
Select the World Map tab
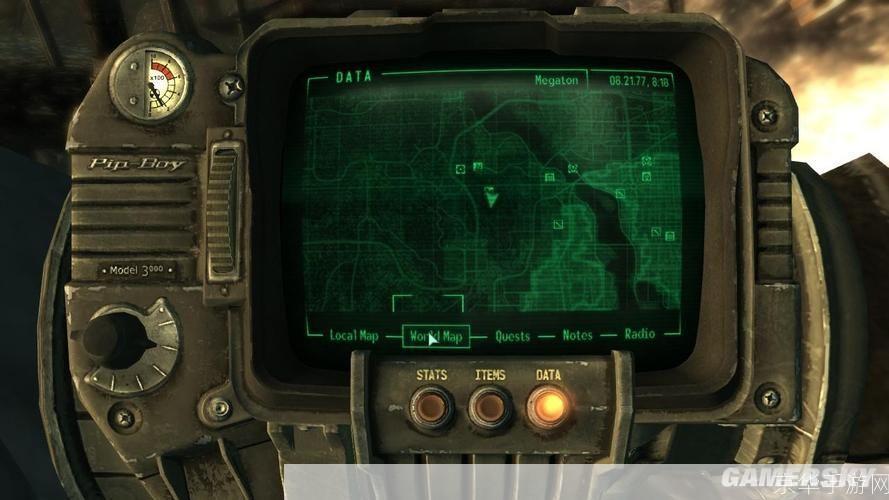pyautogui.click(x=436, y=336)
